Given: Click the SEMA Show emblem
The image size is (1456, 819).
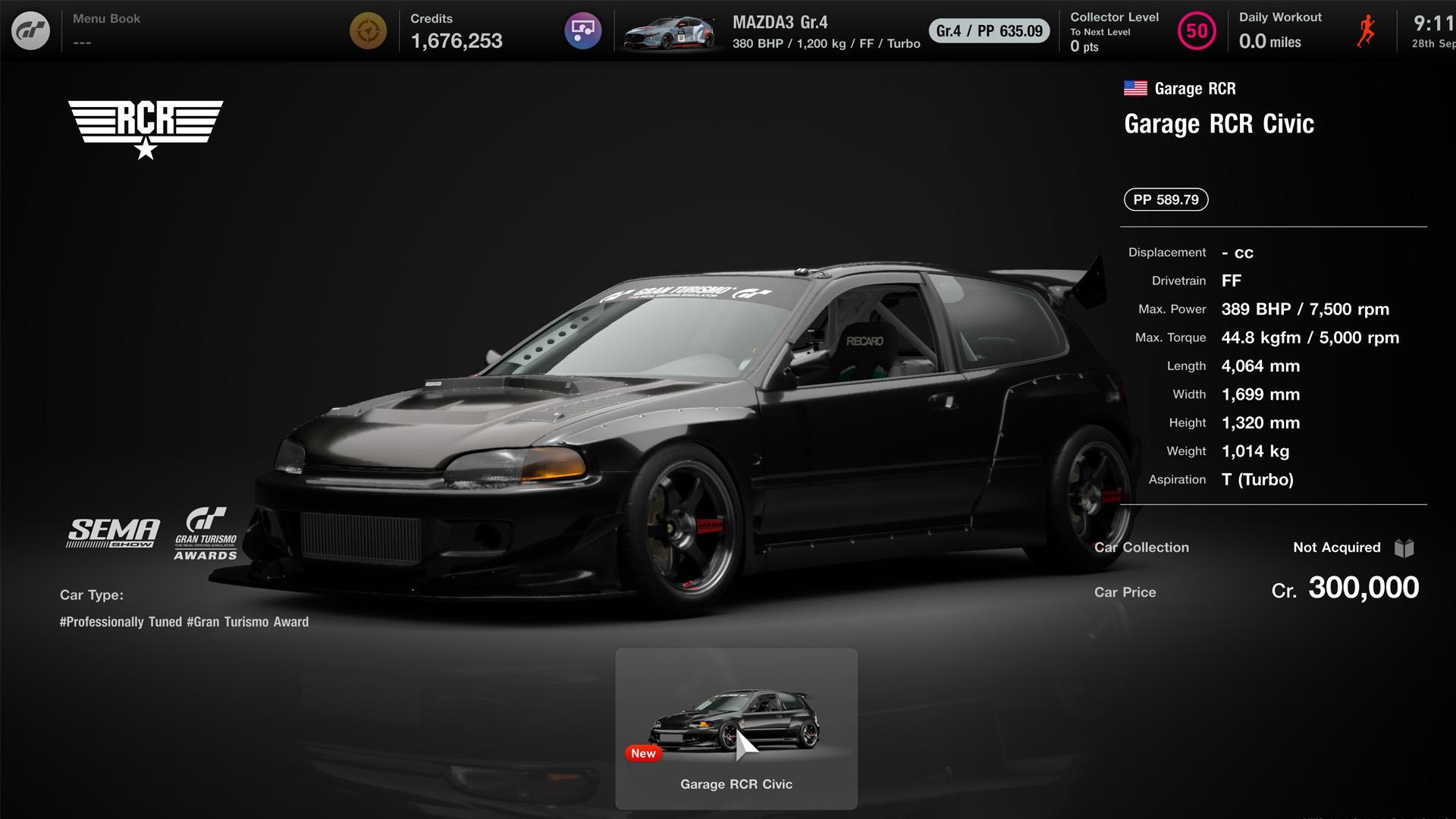Looking at the screenshot, I should [112, 531].
